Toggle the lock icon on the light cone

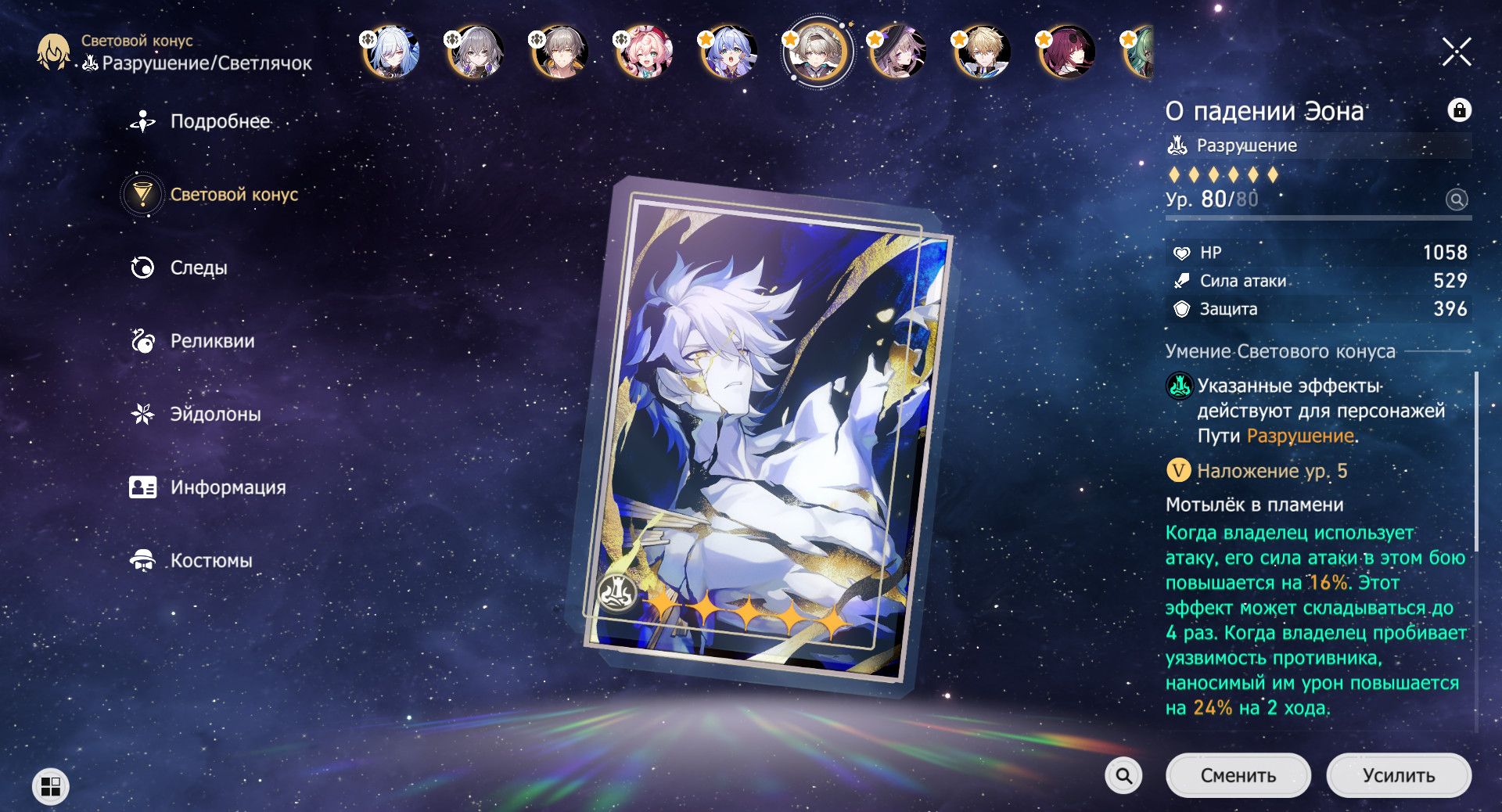click(x=1461, y=111)
